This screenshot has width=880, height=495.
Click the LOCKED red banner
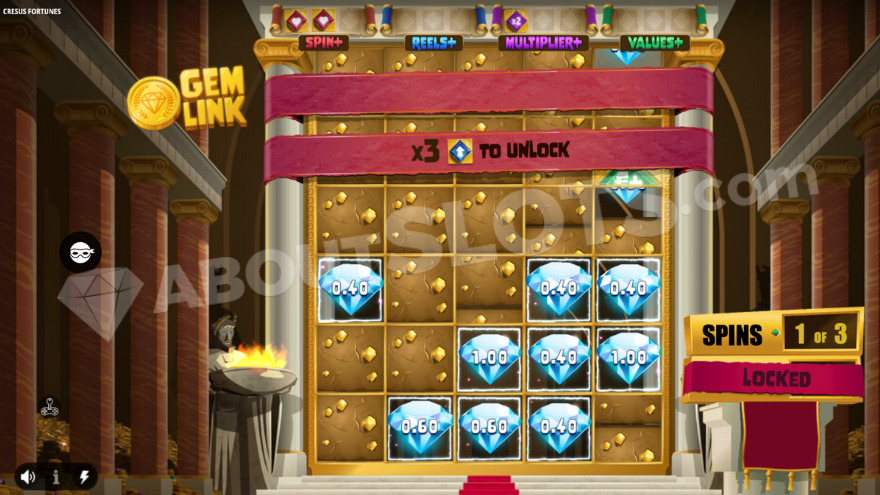[775, 379]
